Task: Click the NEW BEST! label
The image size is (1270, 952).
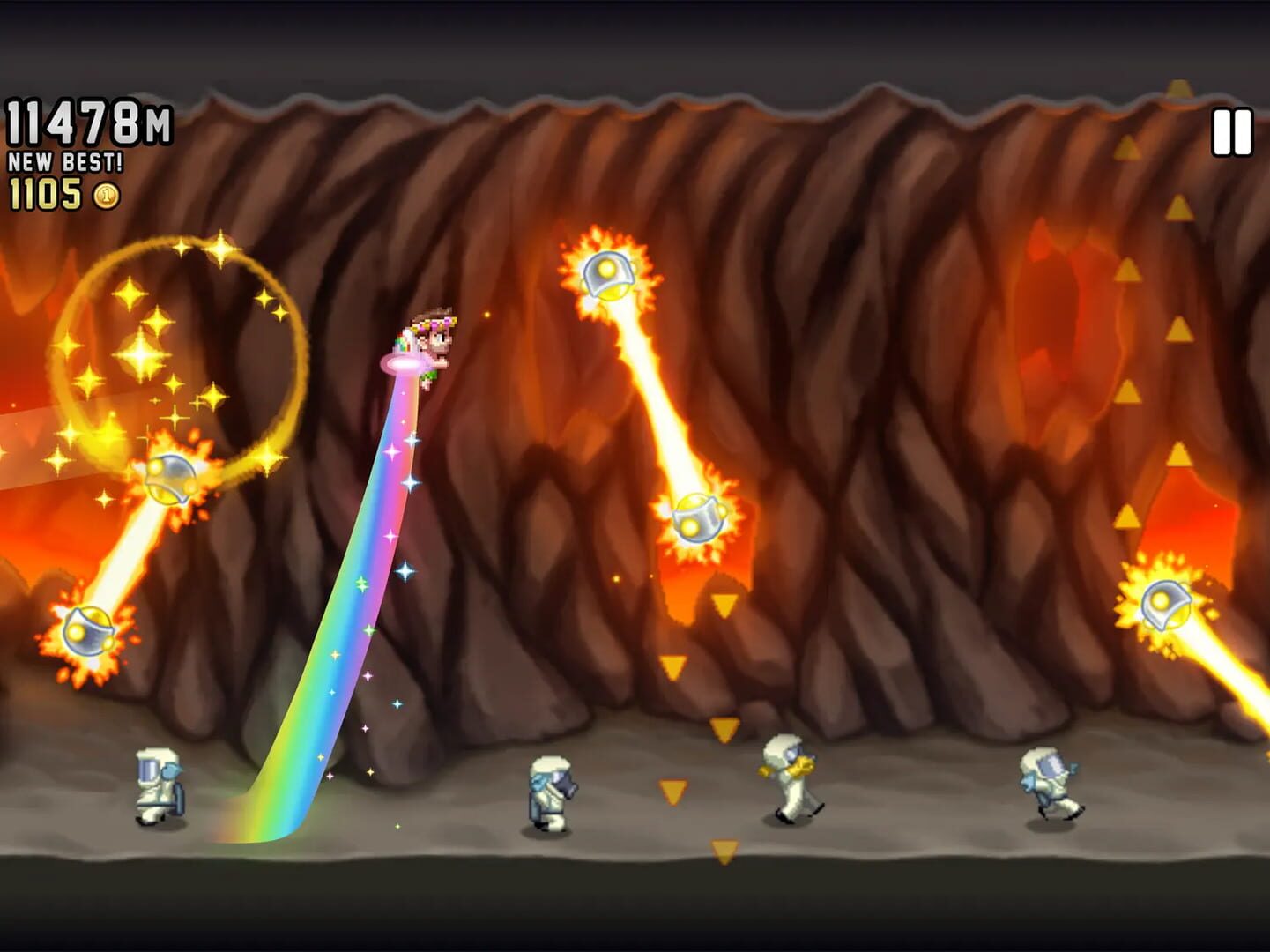Action: coord(66,162)
